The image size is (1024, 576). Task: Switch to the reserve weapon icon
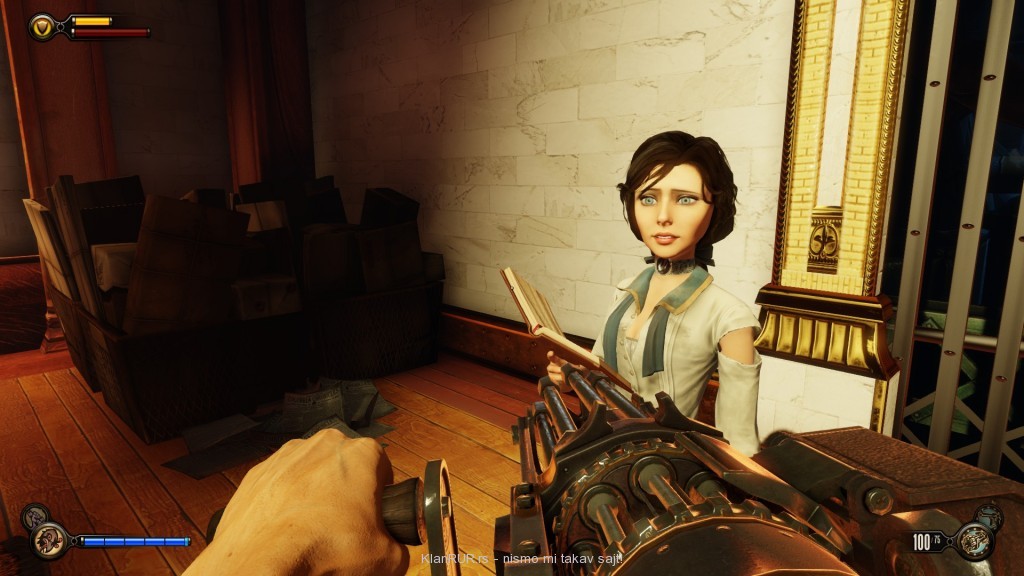[x=988, y=517]
